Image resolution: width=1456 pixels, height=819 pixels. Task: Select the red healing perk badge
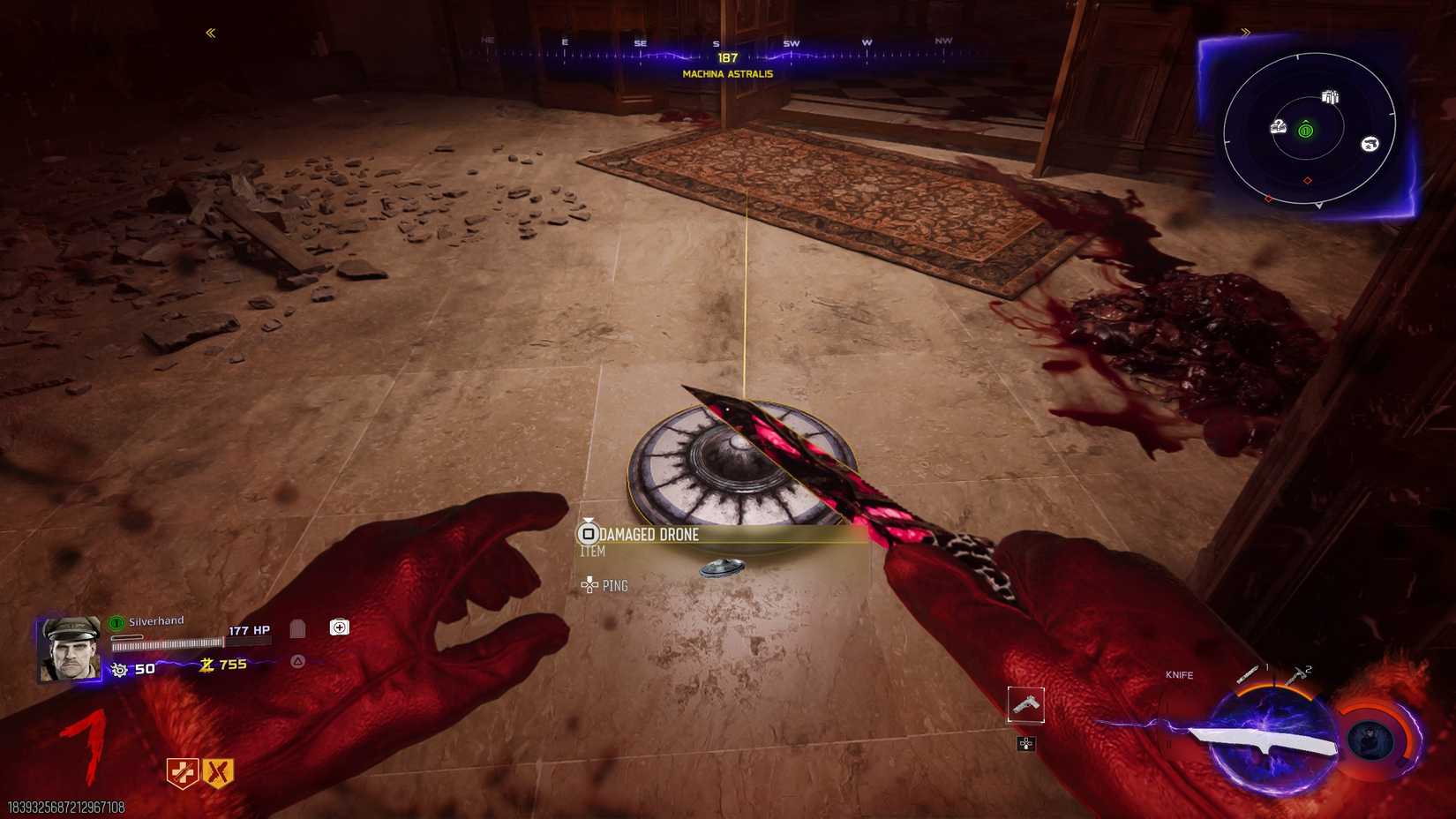click(x=184, y=770)
